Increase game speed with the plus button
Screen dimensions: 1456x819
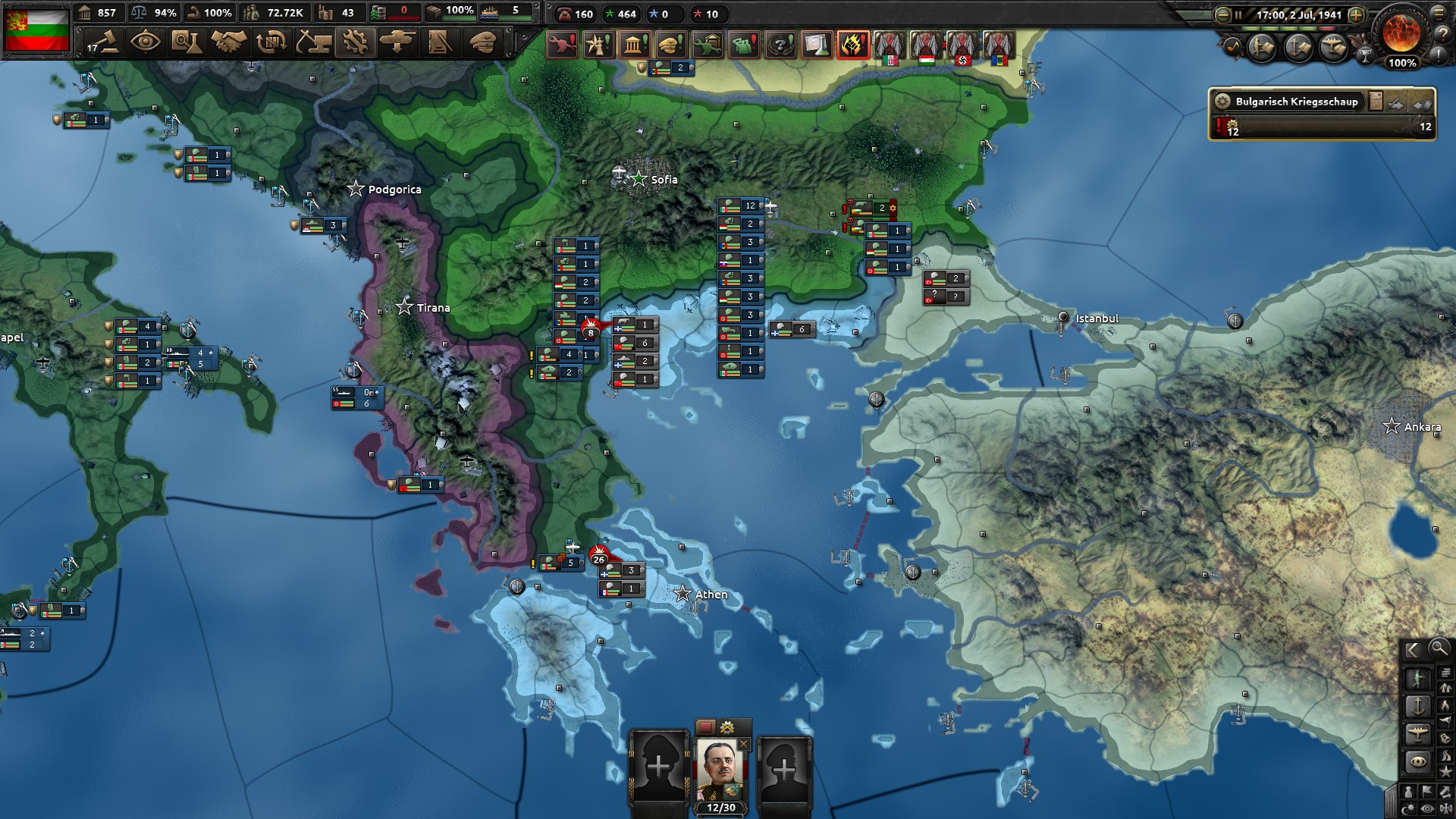[x=1357, y=15]
